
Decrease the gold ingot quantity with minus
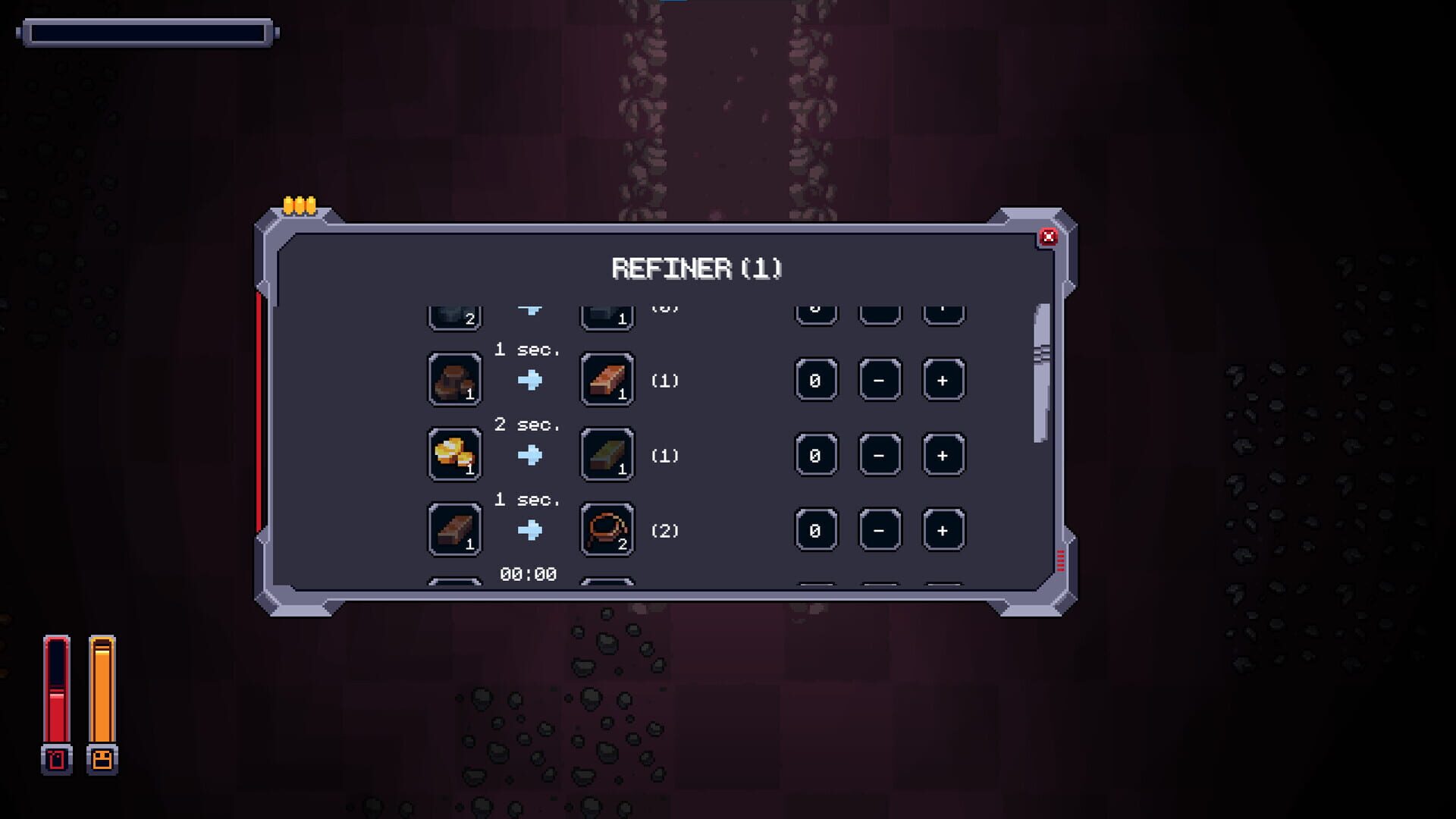[880, 454]
